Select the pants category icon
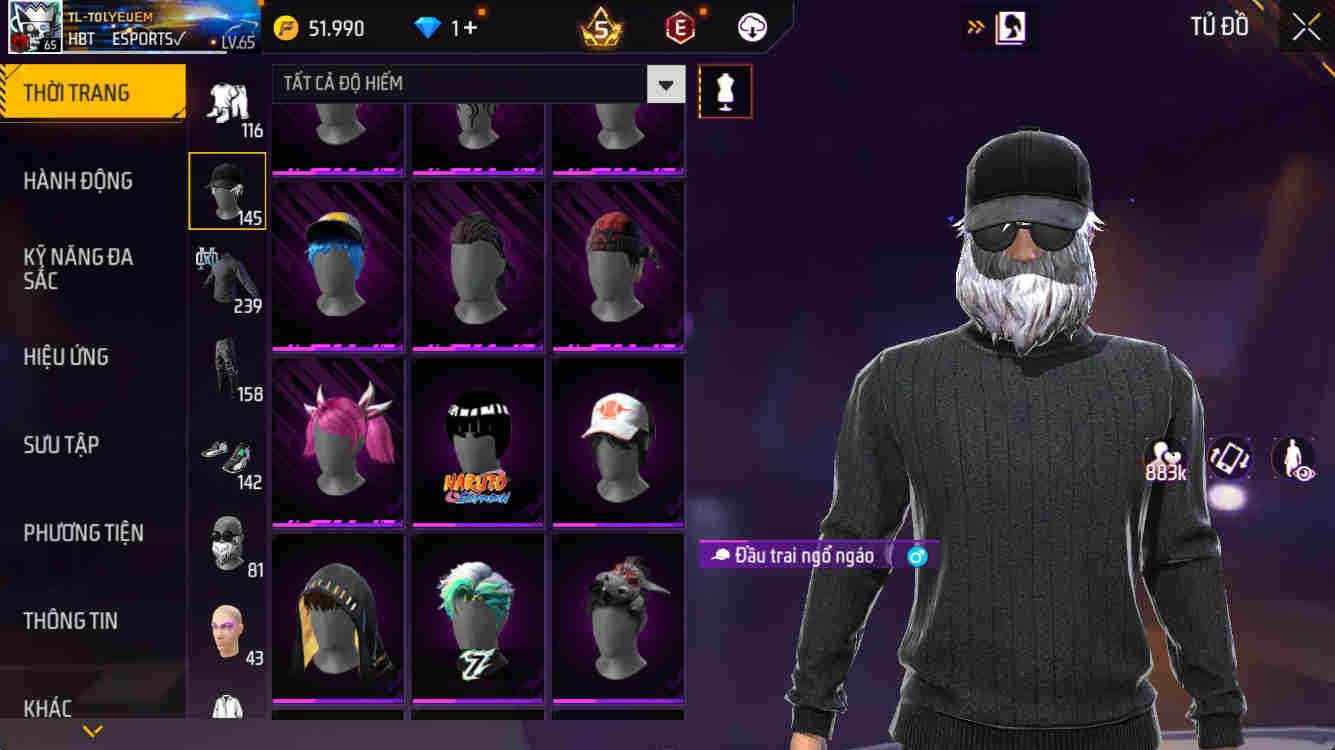This screenshot has width=1335, height=750. pos(227,368)
